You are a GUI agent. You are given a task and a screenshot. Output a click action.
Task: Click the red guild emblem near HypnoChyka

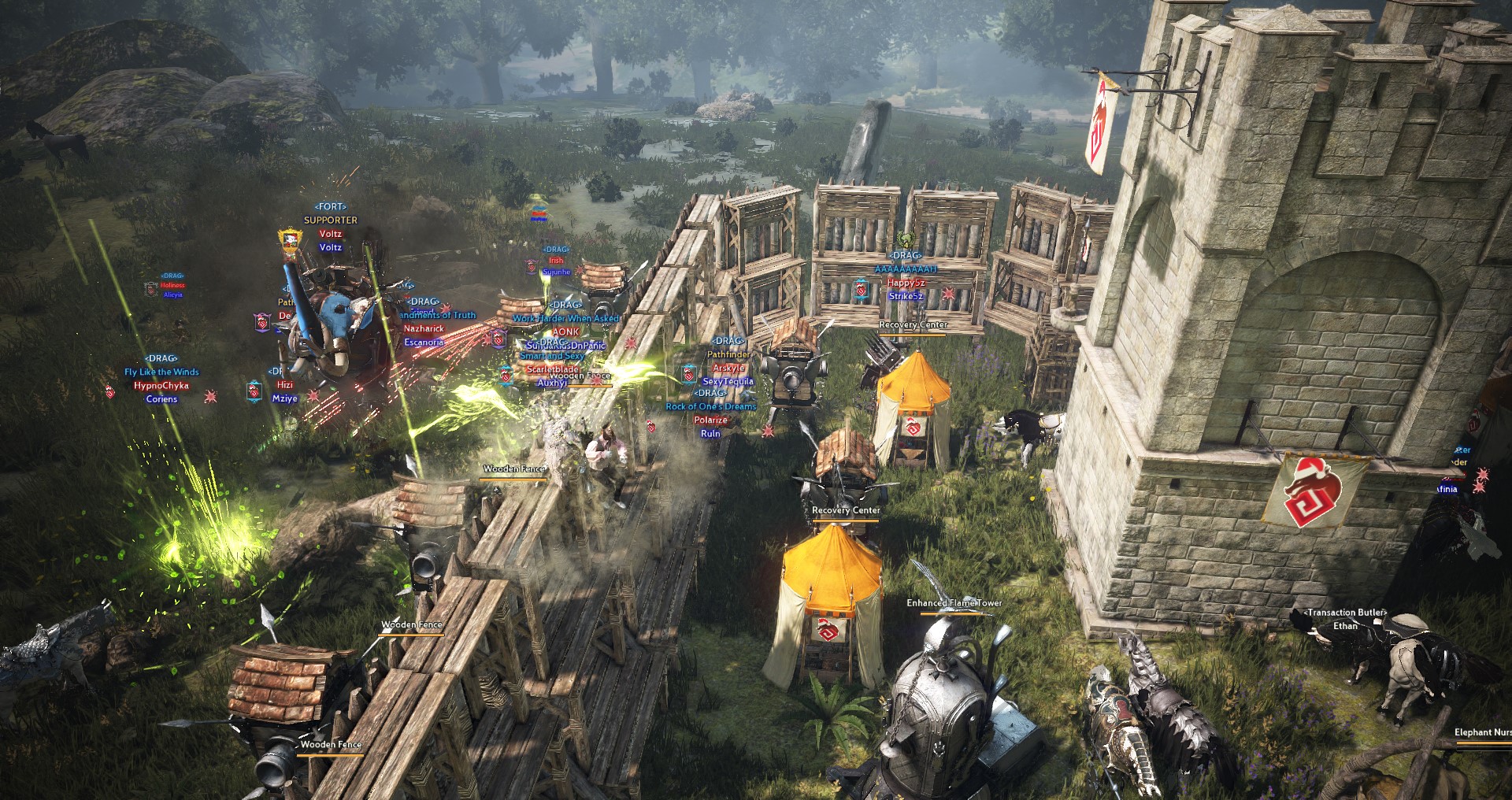[110, 392]
